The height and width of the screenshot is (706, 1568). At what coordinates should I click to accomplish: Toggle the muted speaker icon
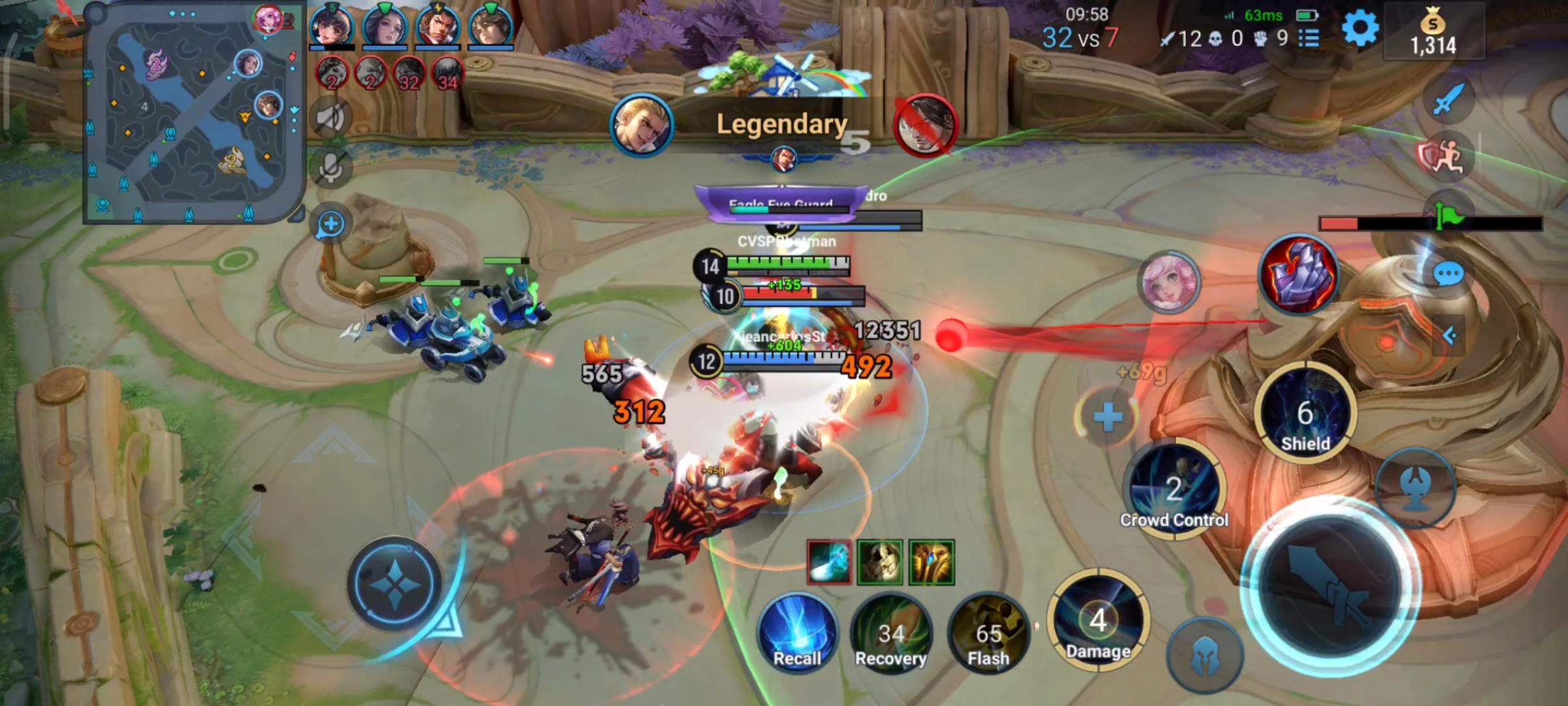[330, 116]
